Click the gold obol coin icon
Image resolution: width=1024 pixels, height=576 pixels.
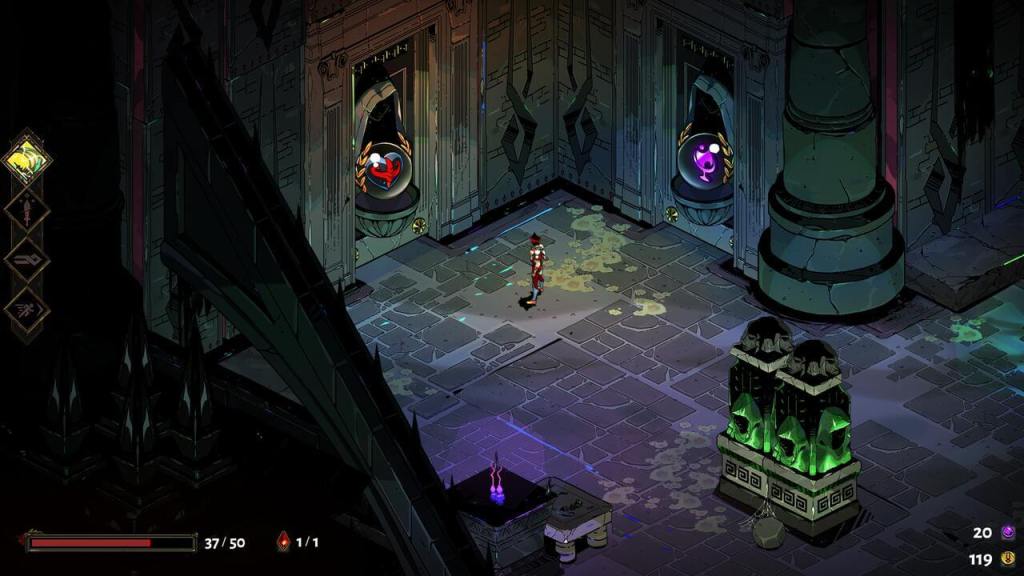[1008, 558]
